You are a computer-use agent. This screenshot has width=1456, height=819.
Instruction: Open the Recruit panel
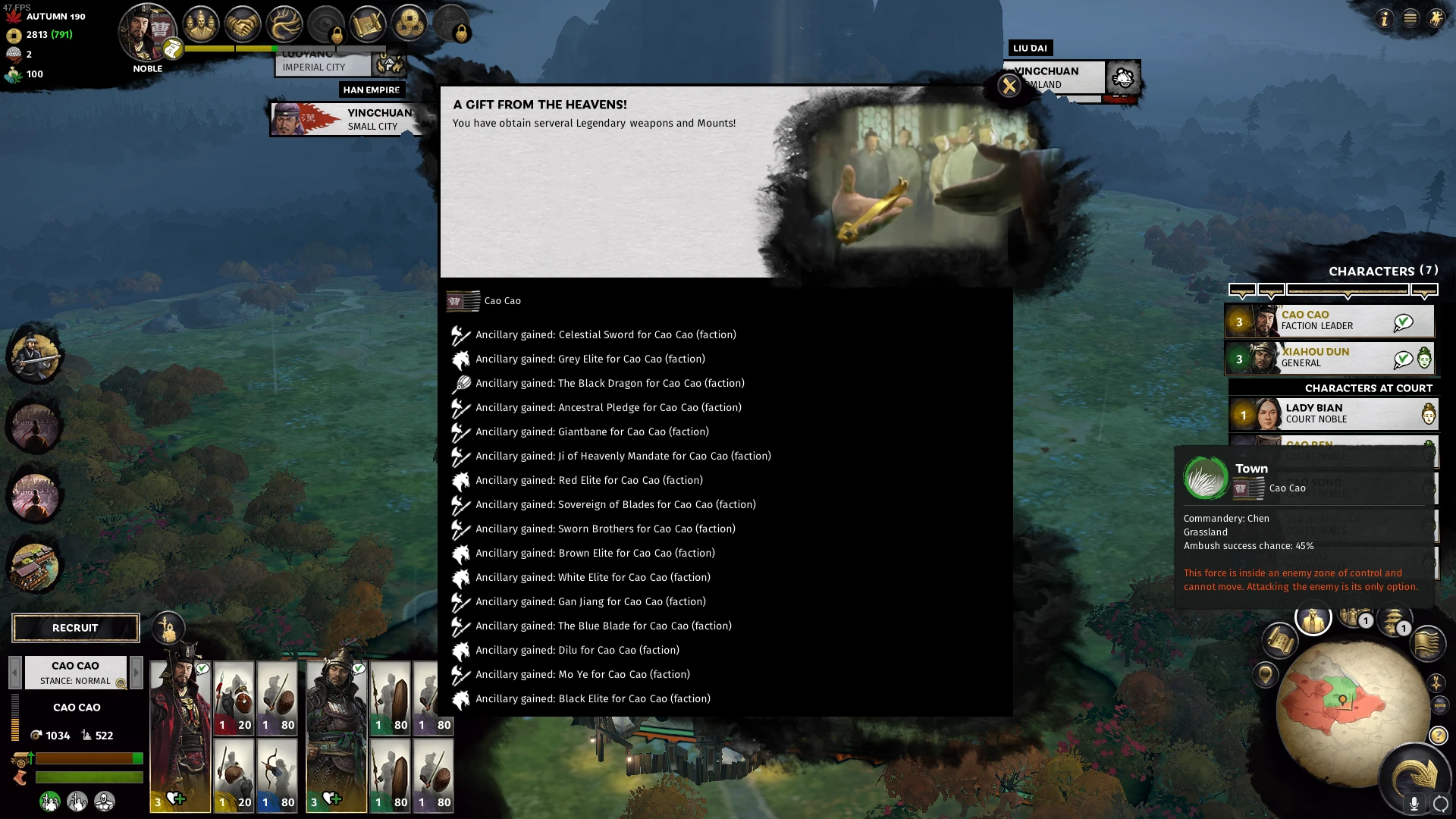[75, 628]
